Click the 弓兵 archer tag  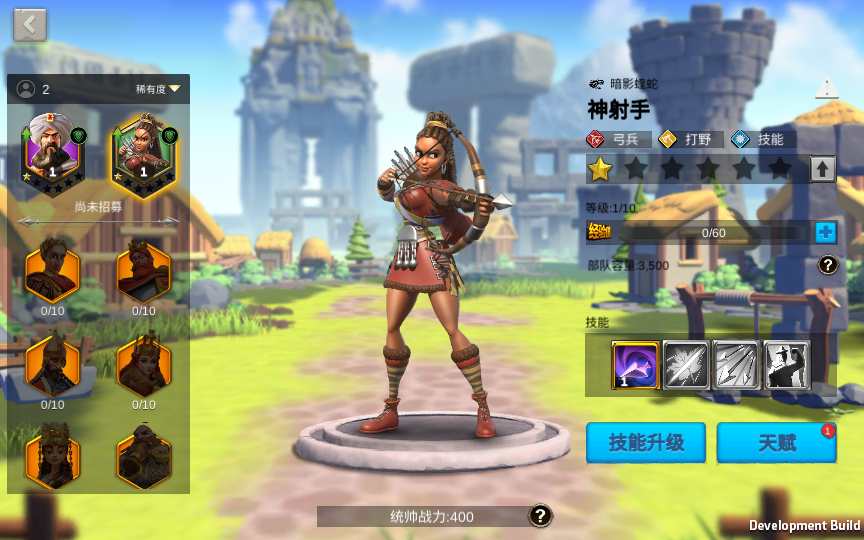(619, 140)
